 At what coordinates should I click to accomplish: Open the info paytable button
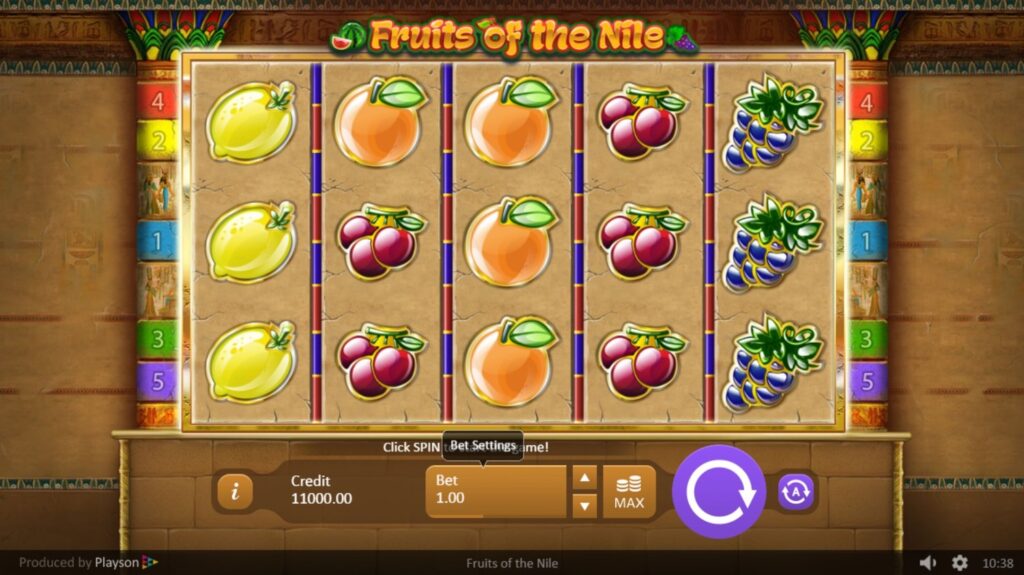tap(235, 491)
